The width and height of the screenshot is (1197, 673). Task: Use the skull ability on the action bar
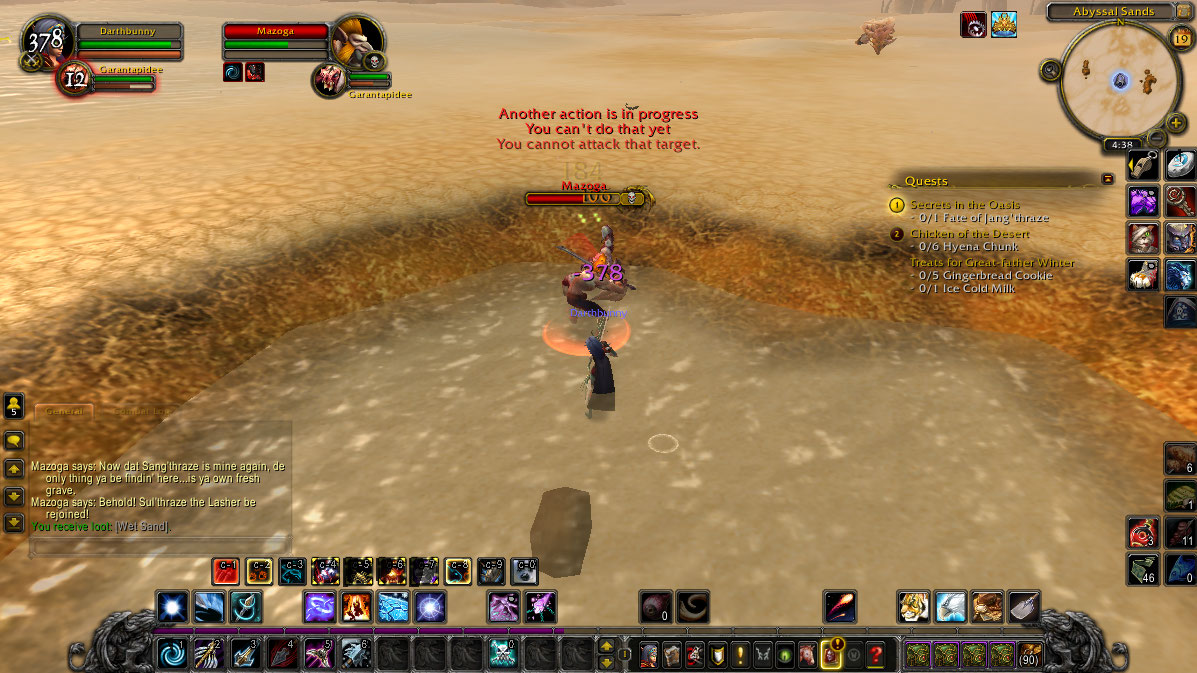pos(502,654)
